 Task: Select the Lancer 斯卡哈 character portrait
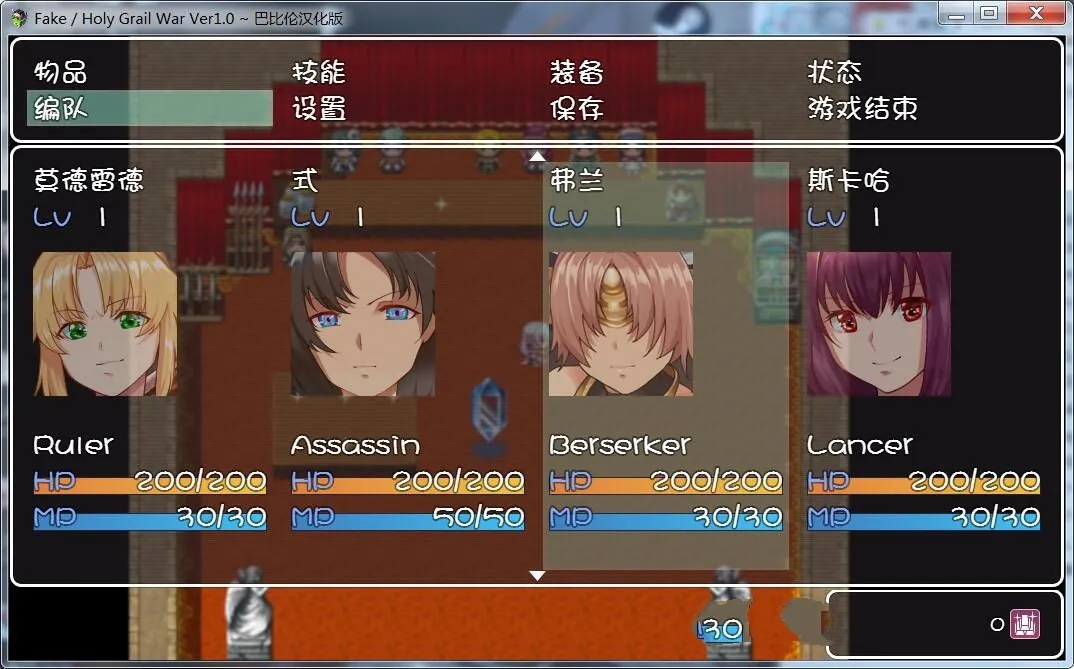click(879, 323)
